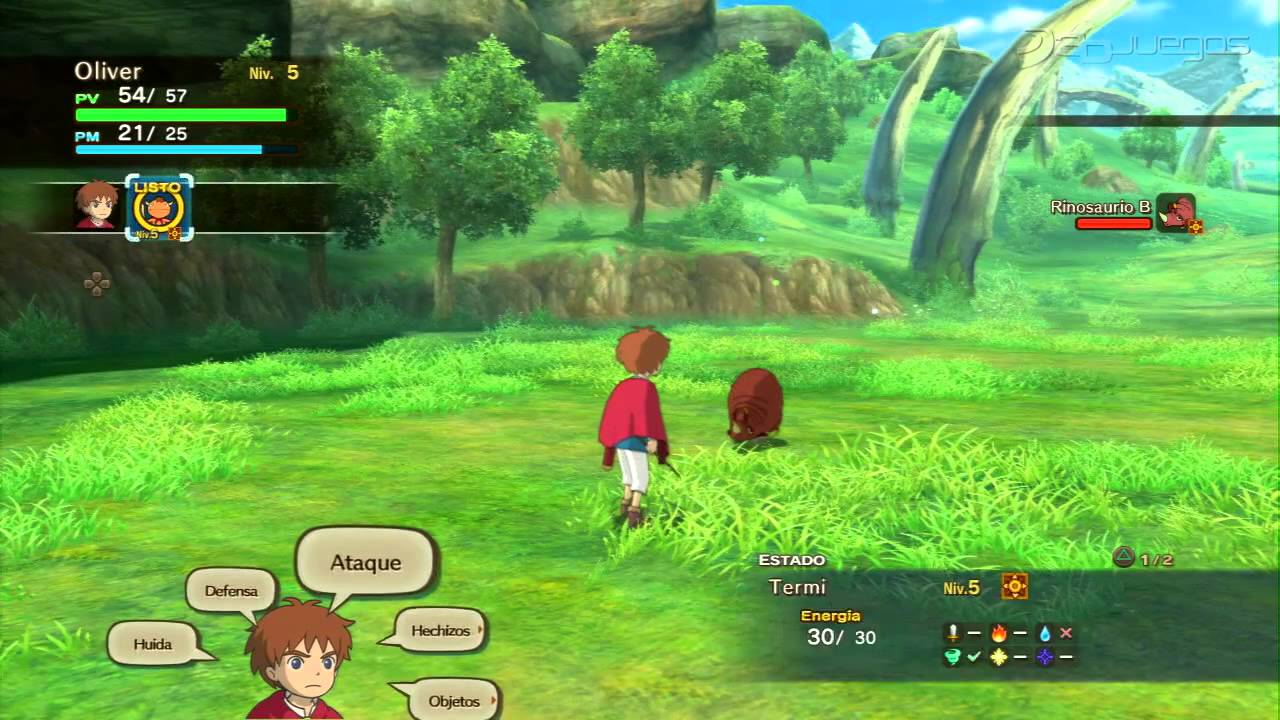
Task: Click the purple dark element icon
Action: pos(1045,657)
